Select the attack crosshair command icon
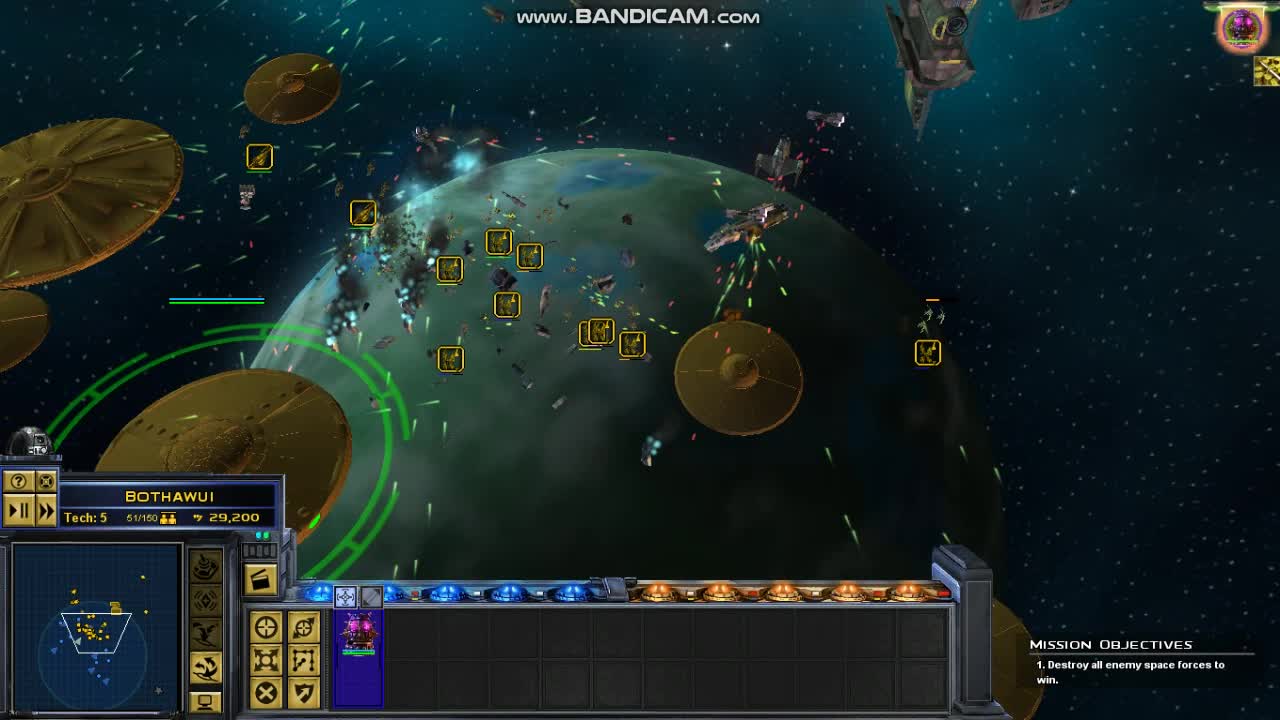The height and width of the screenshot is (720, 1280). click(x=265, y=625)
